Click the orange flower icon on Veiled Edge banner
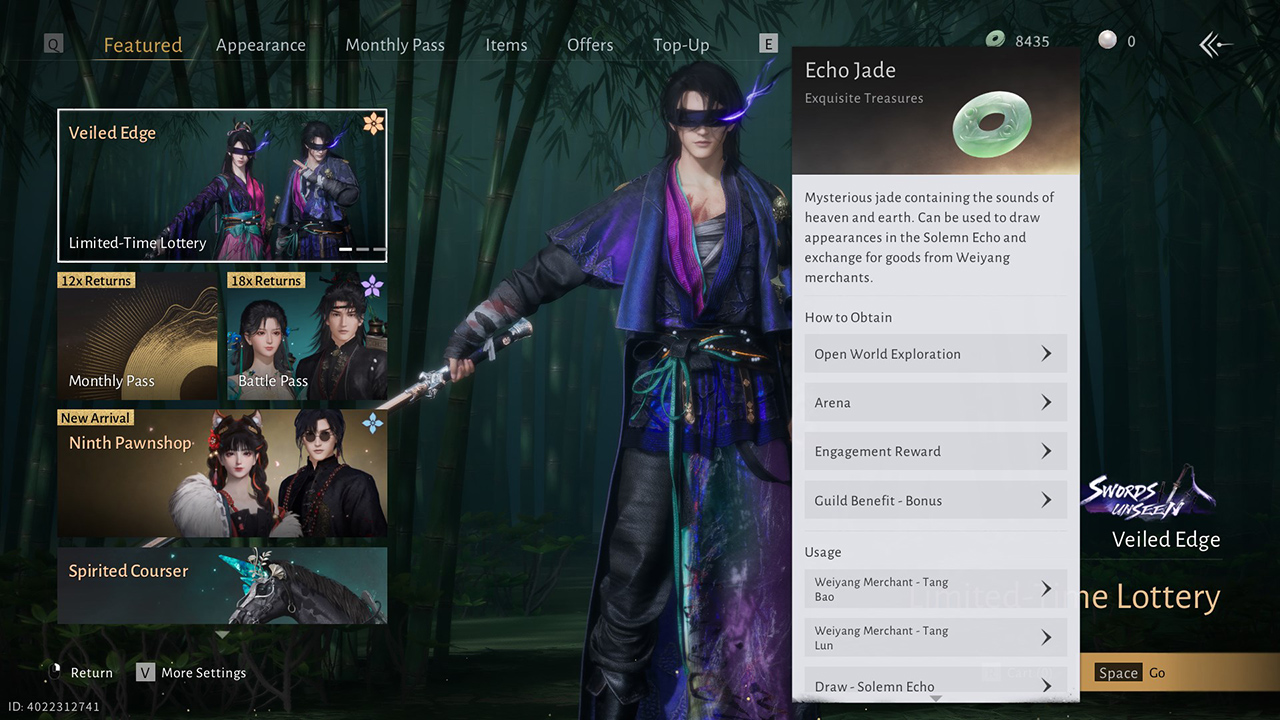The height and width of the screenshot is (720, 1280). 372,121
